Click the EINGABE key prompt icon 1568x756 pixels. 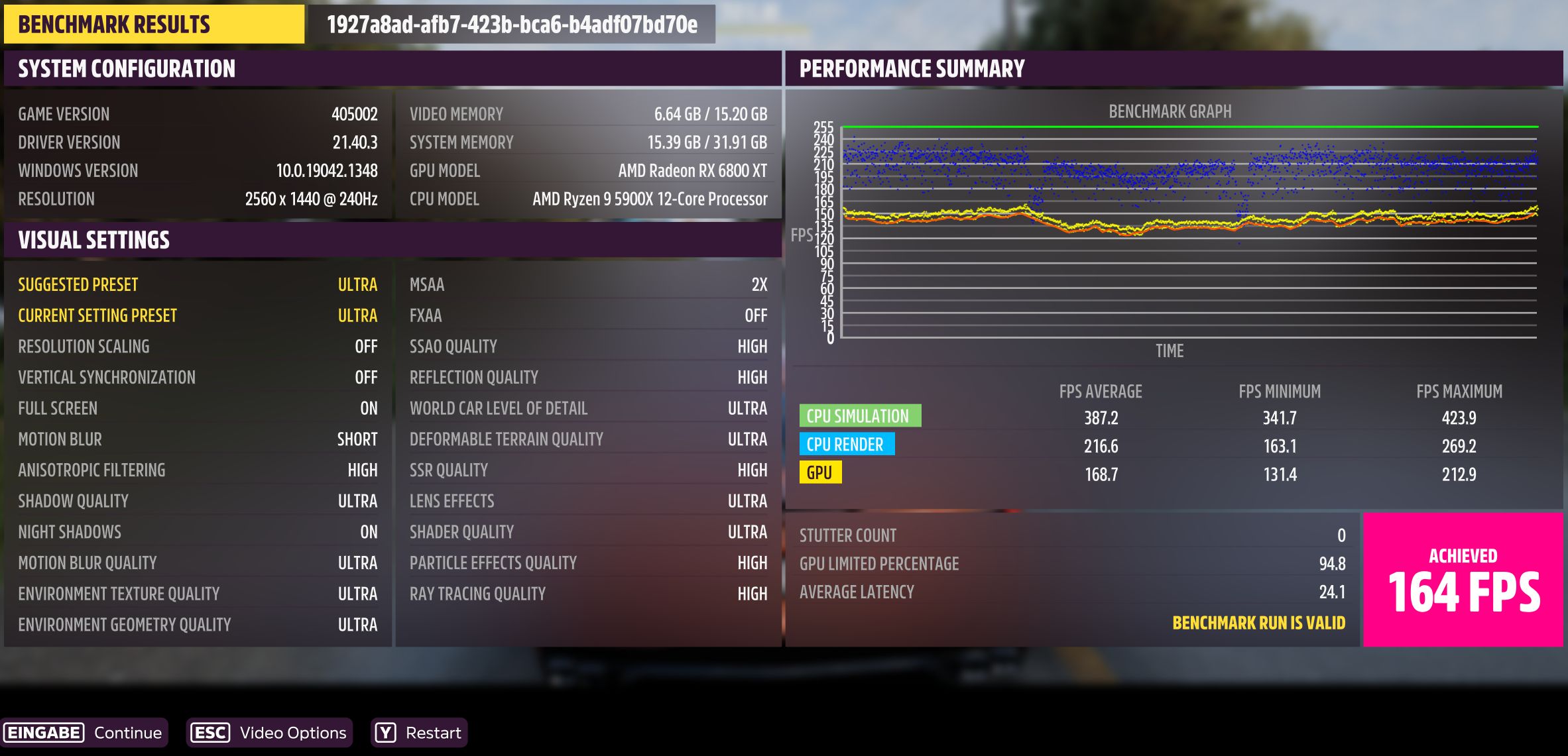tap(44, 733)
